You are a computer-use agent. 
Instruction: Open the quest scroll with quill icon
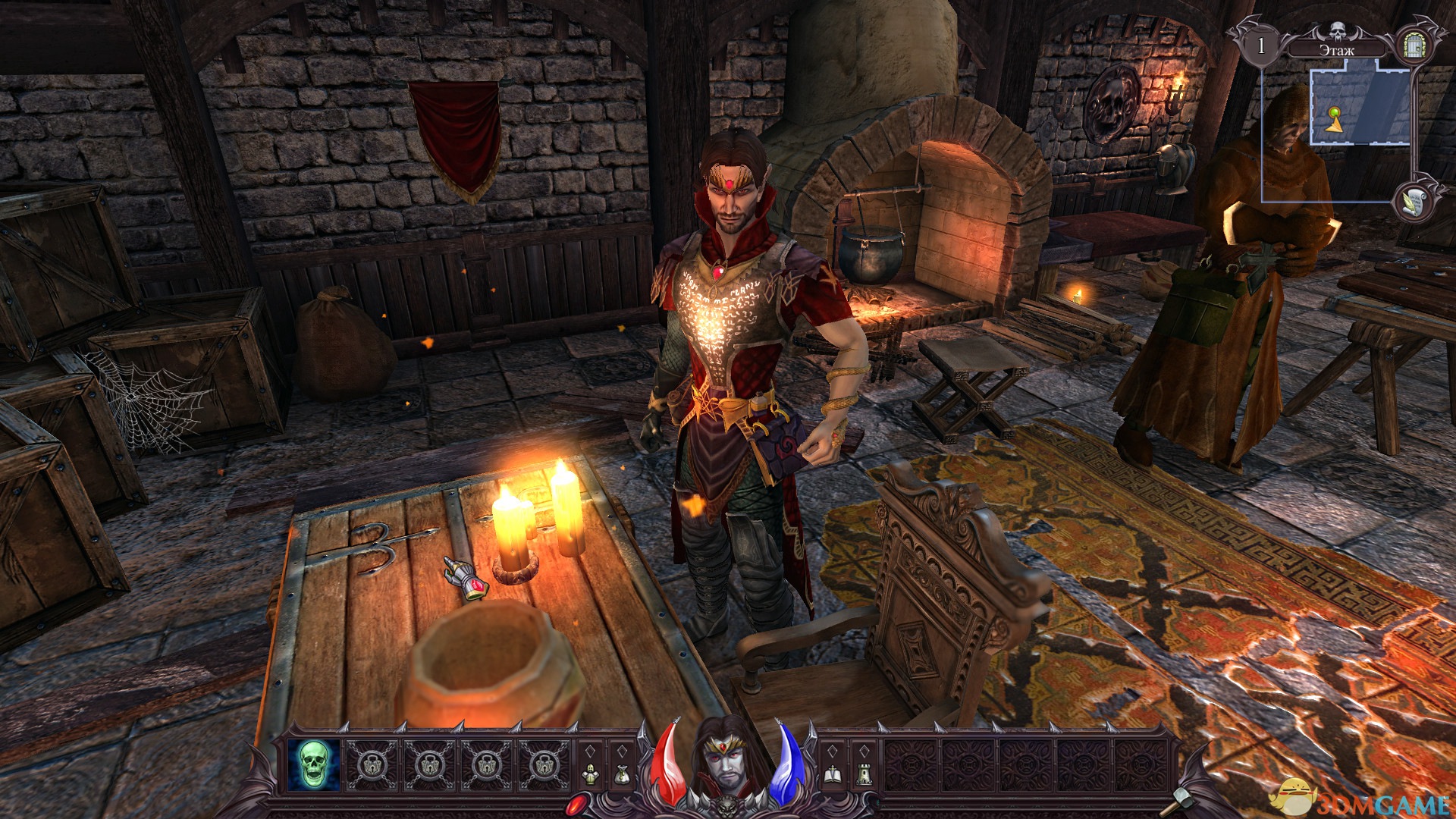pyautogui.click(x=1414, y=200)
